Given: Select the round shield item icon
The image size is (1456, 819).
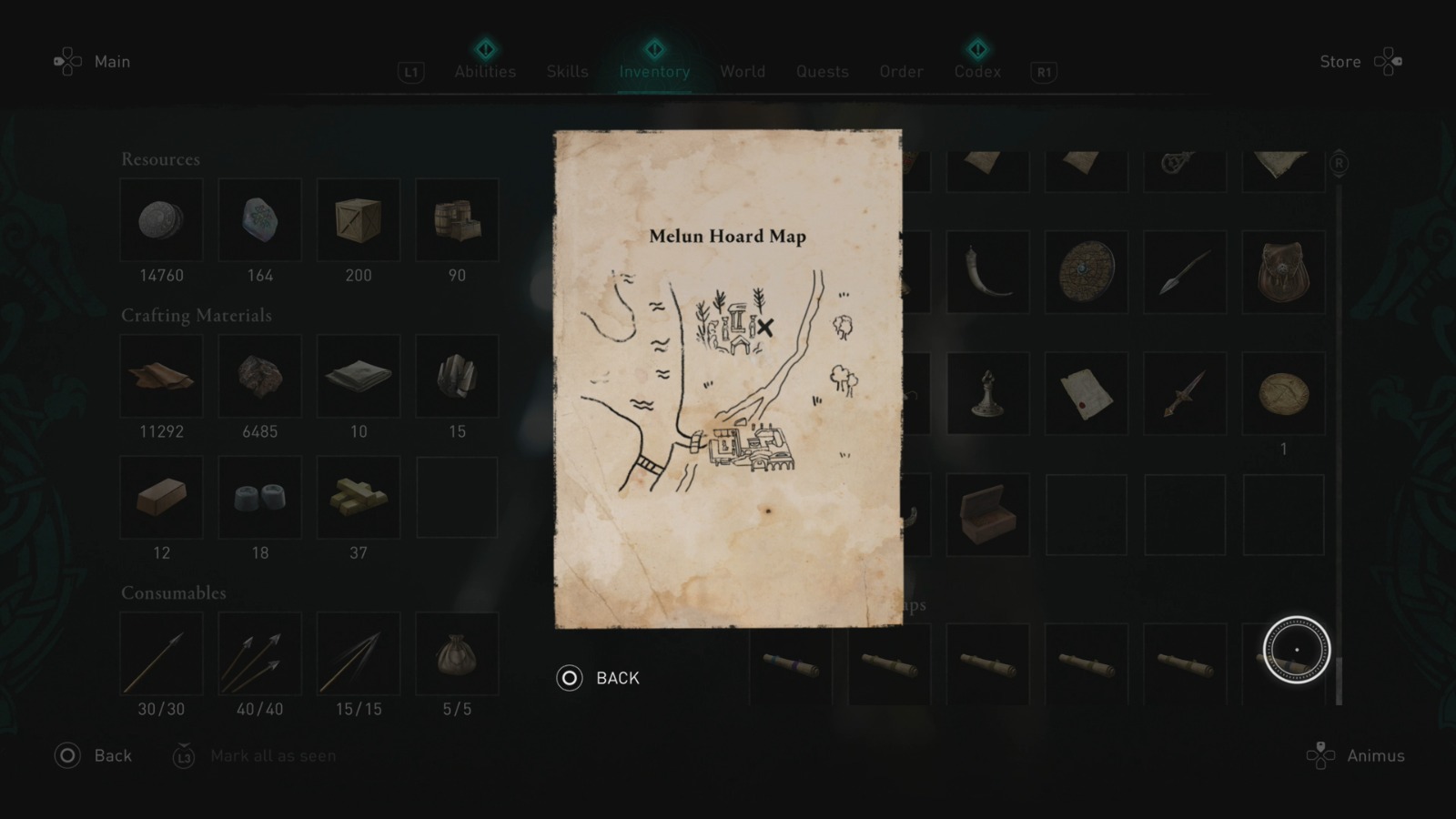Looking at the screenshot, I should point(1086,271).
